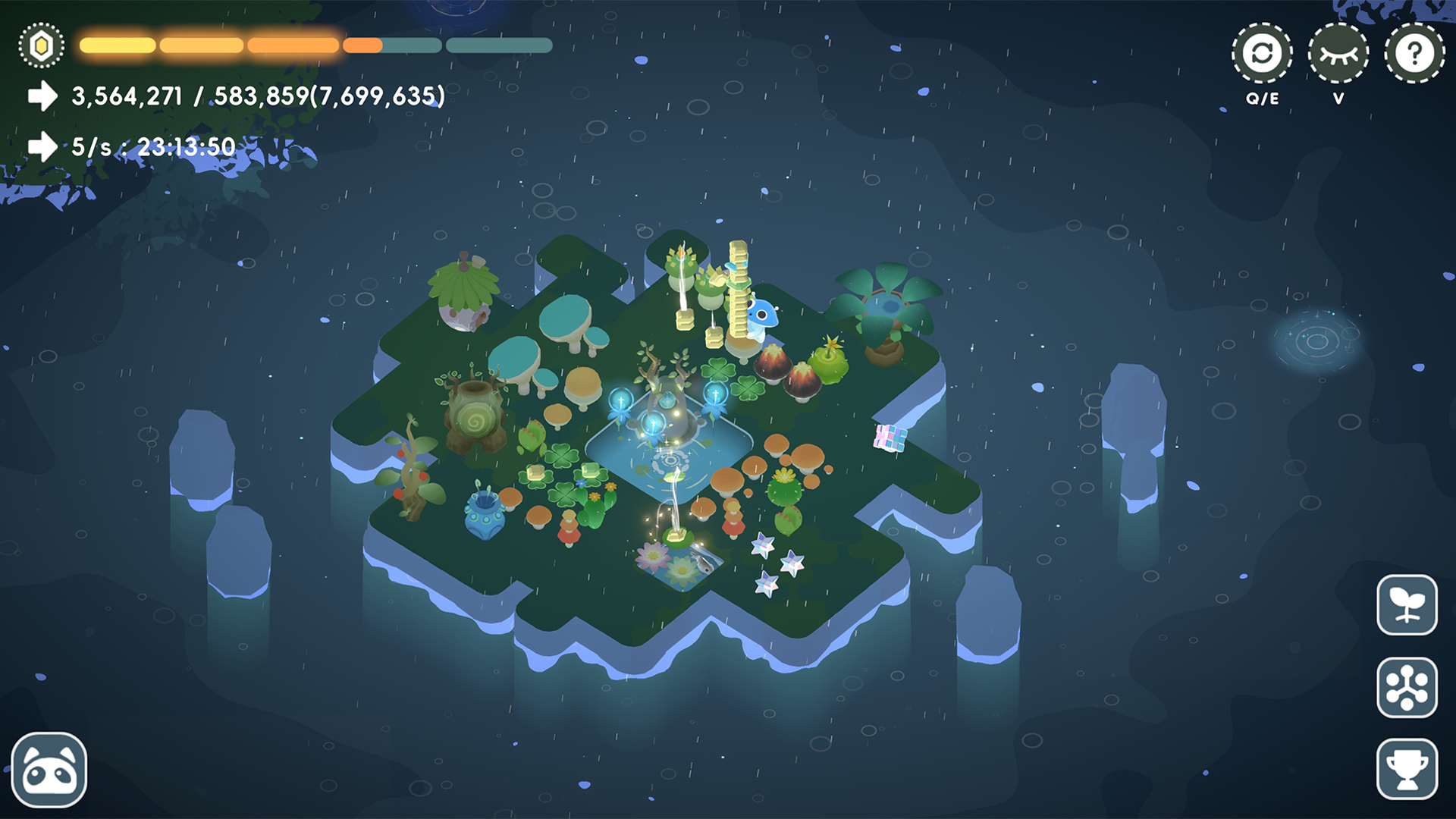The image size is (1456, 819).
Task: Select the hexagon coin currency icon
Action: [42, 46]
